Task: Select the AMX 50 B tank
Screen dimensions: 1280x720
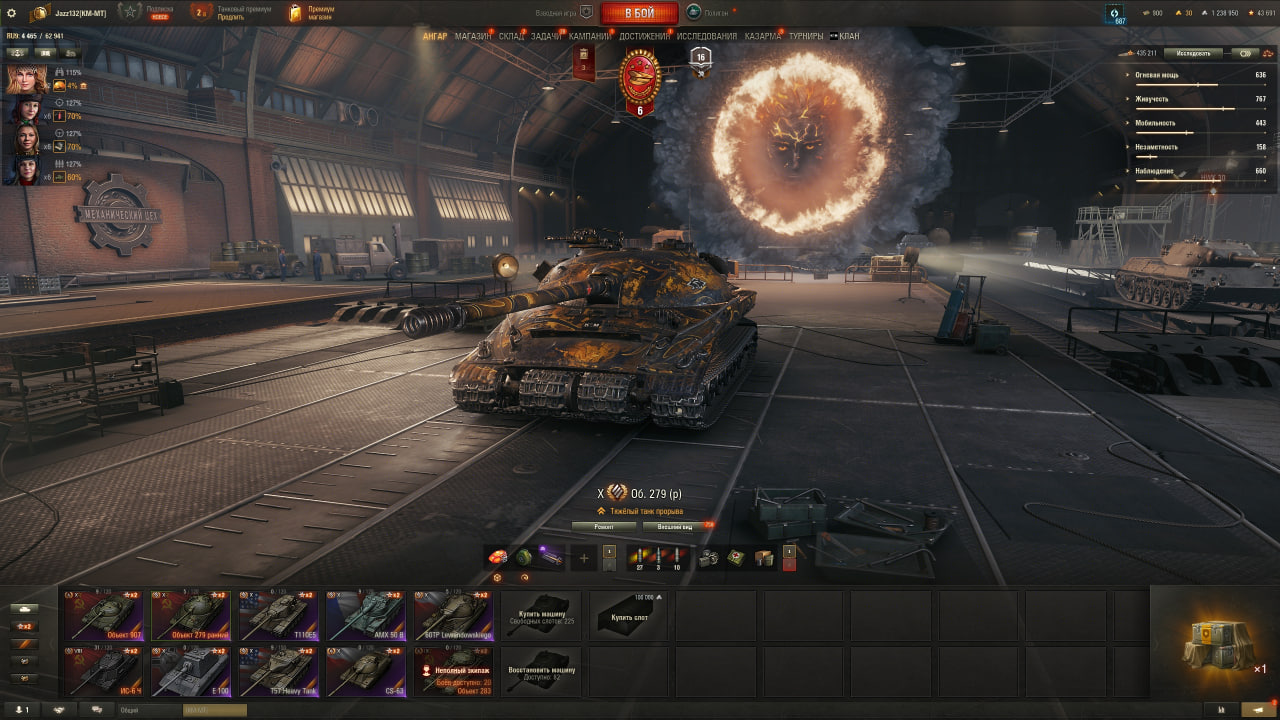Action: pos(366,614)
